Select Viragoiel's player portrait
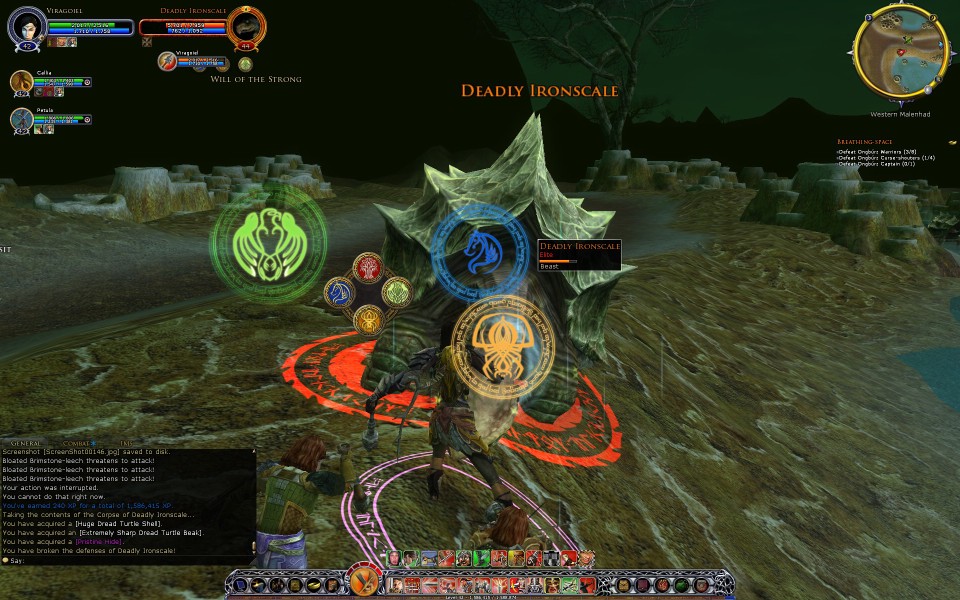 point(24,27)
